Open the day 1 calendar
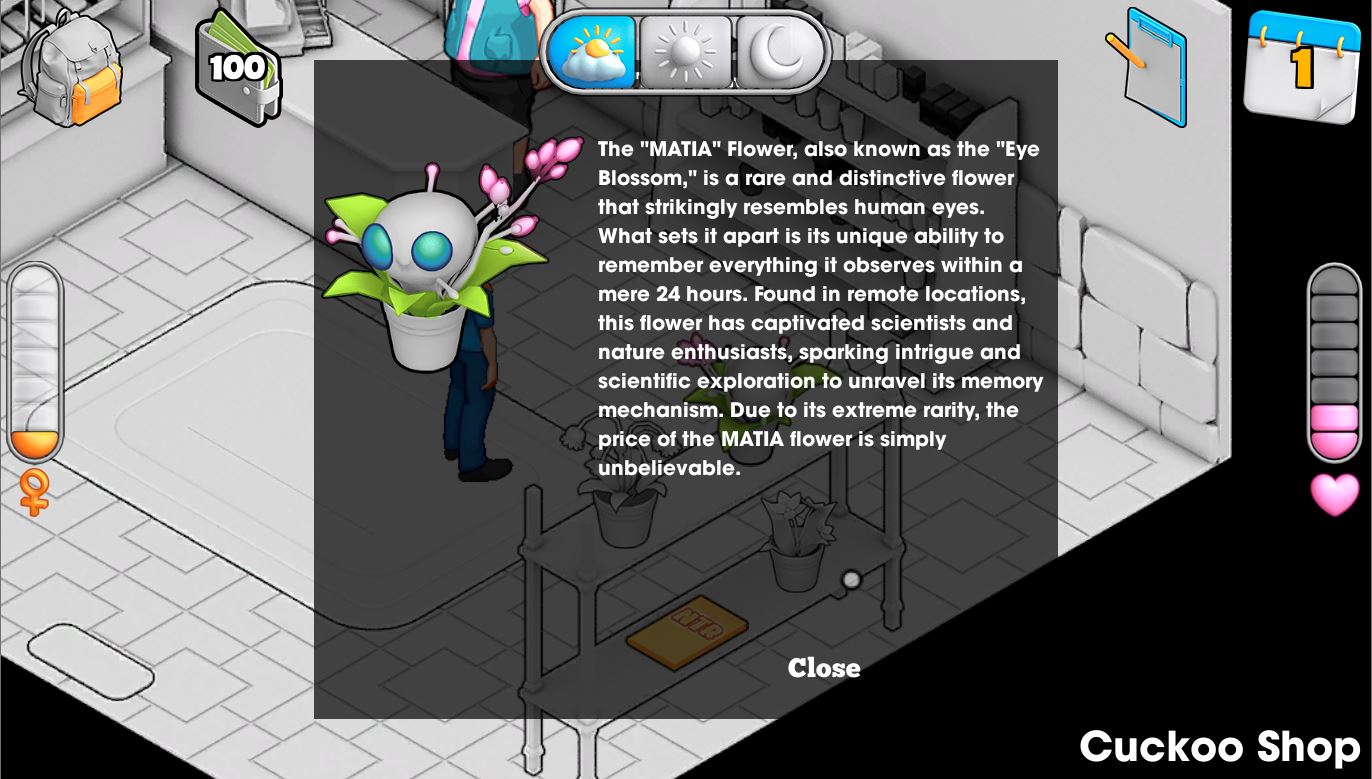This screenshot has width=1372, height=779. click(1300, 68)
